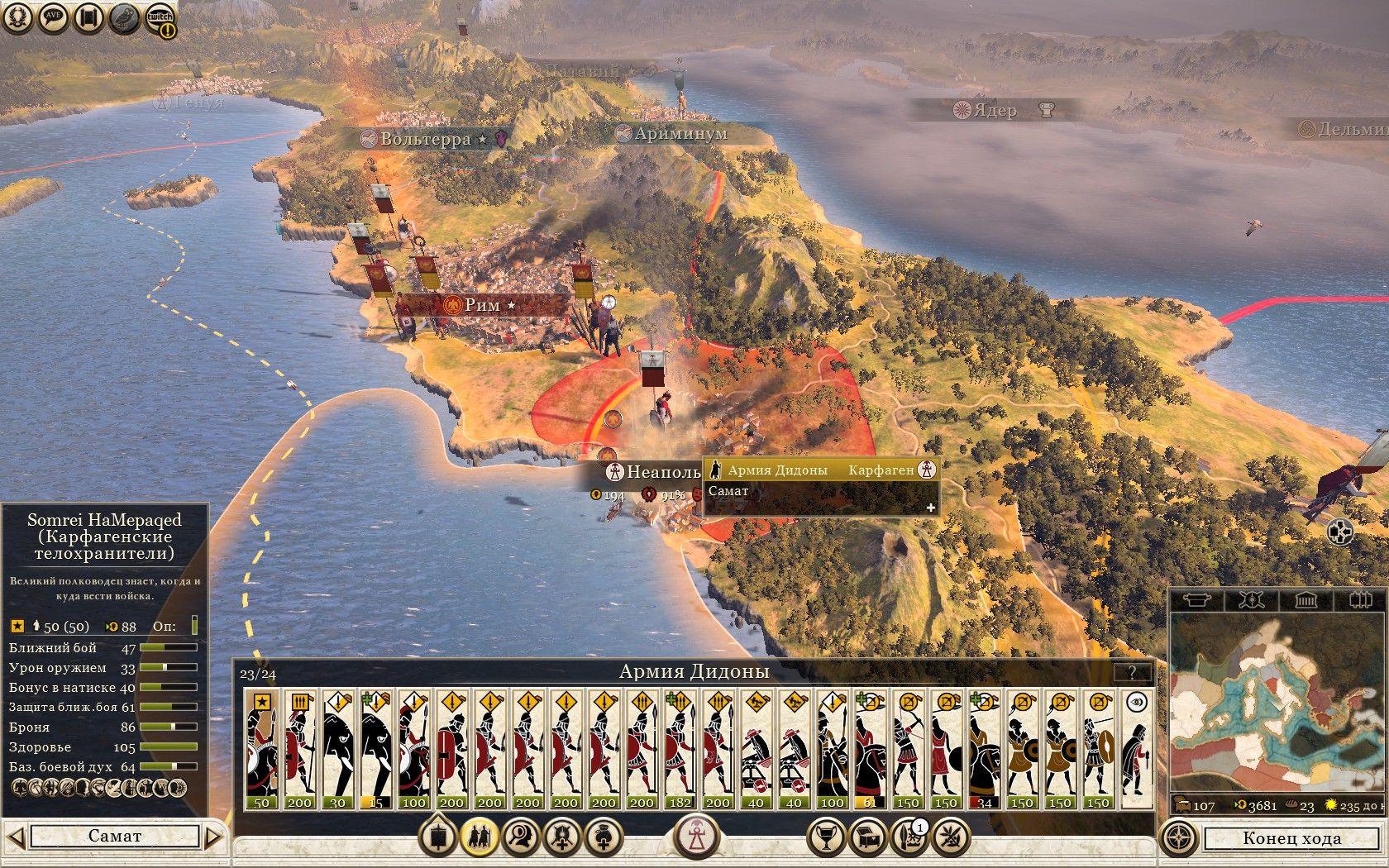Expand the Армия Дидоны tooltip plus
Image resolution: width=1389 pixels, height=868 pixels.
930,508
